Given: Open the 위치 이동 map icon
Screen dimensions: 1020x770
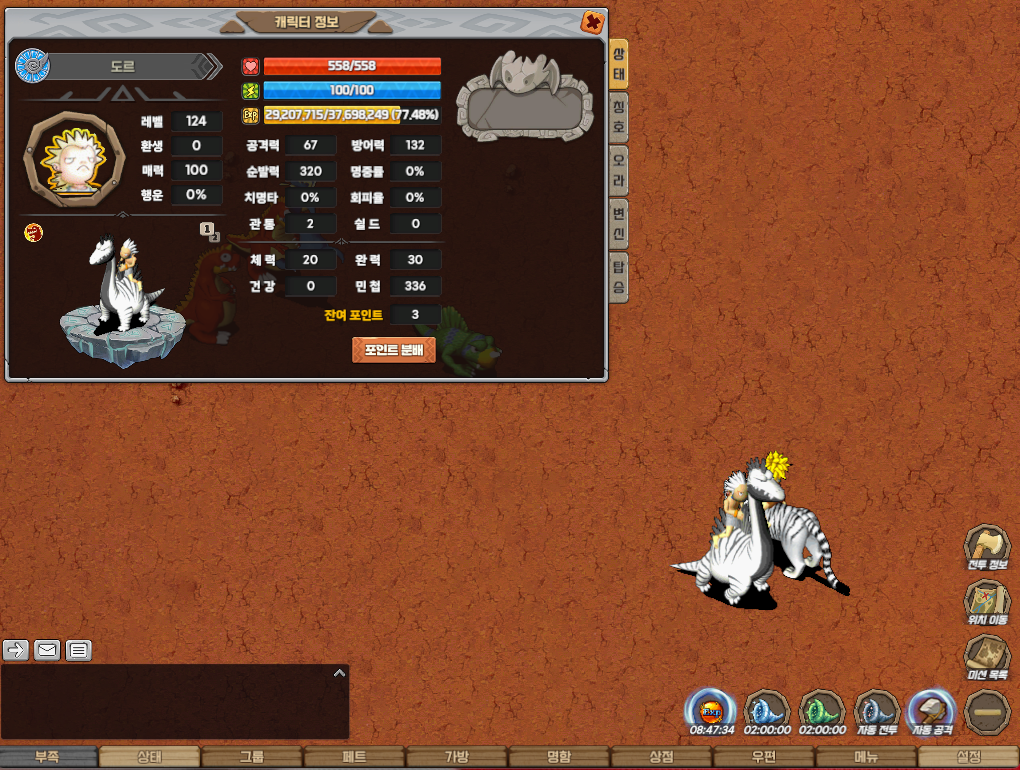Looking at the screenshot, I should point(986,604).
